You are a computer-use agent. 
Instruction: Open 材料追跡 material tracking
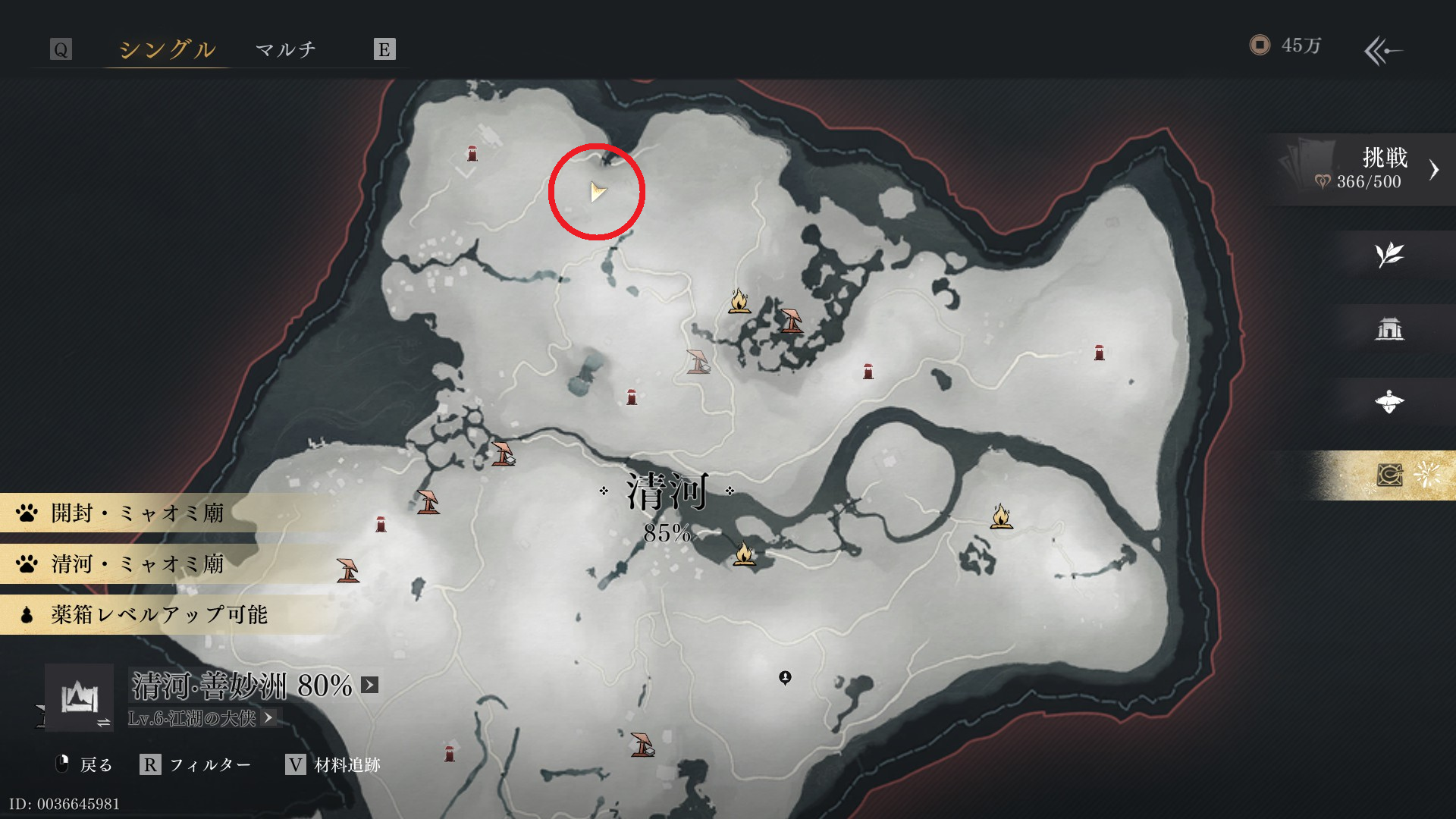332,765
